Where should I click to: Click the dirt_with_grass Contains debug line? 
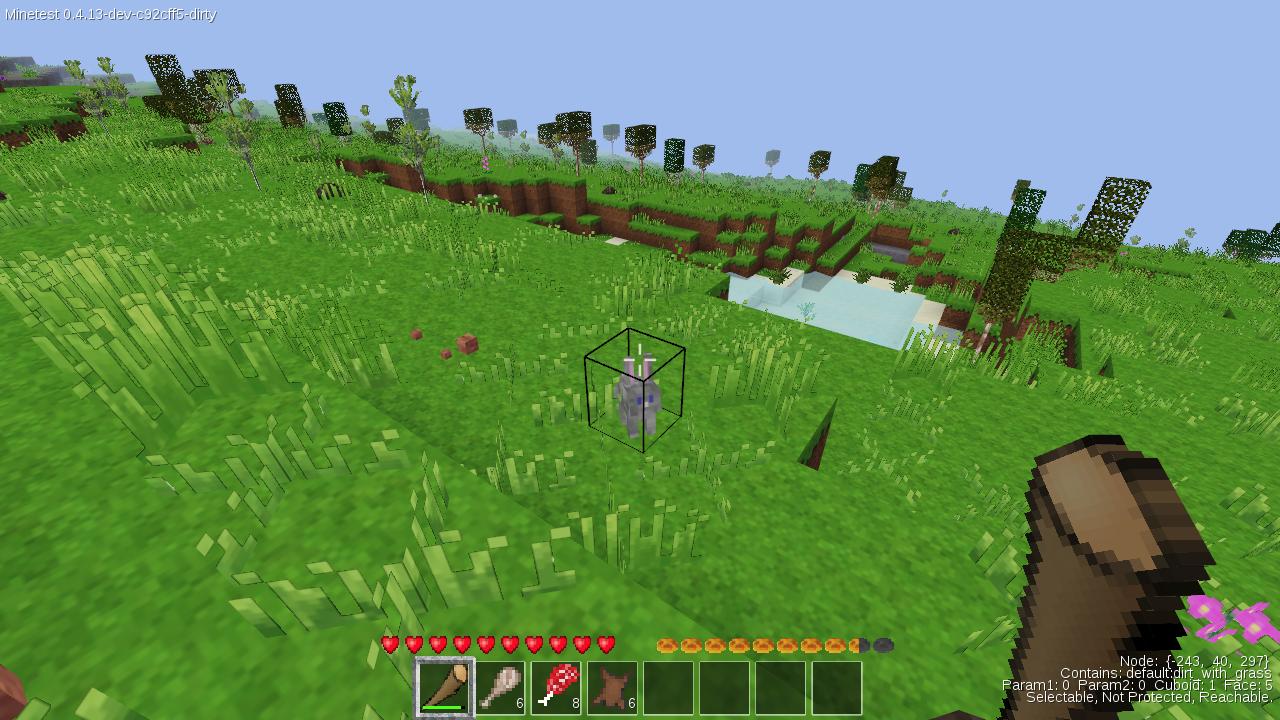[x=1168, y=673]
